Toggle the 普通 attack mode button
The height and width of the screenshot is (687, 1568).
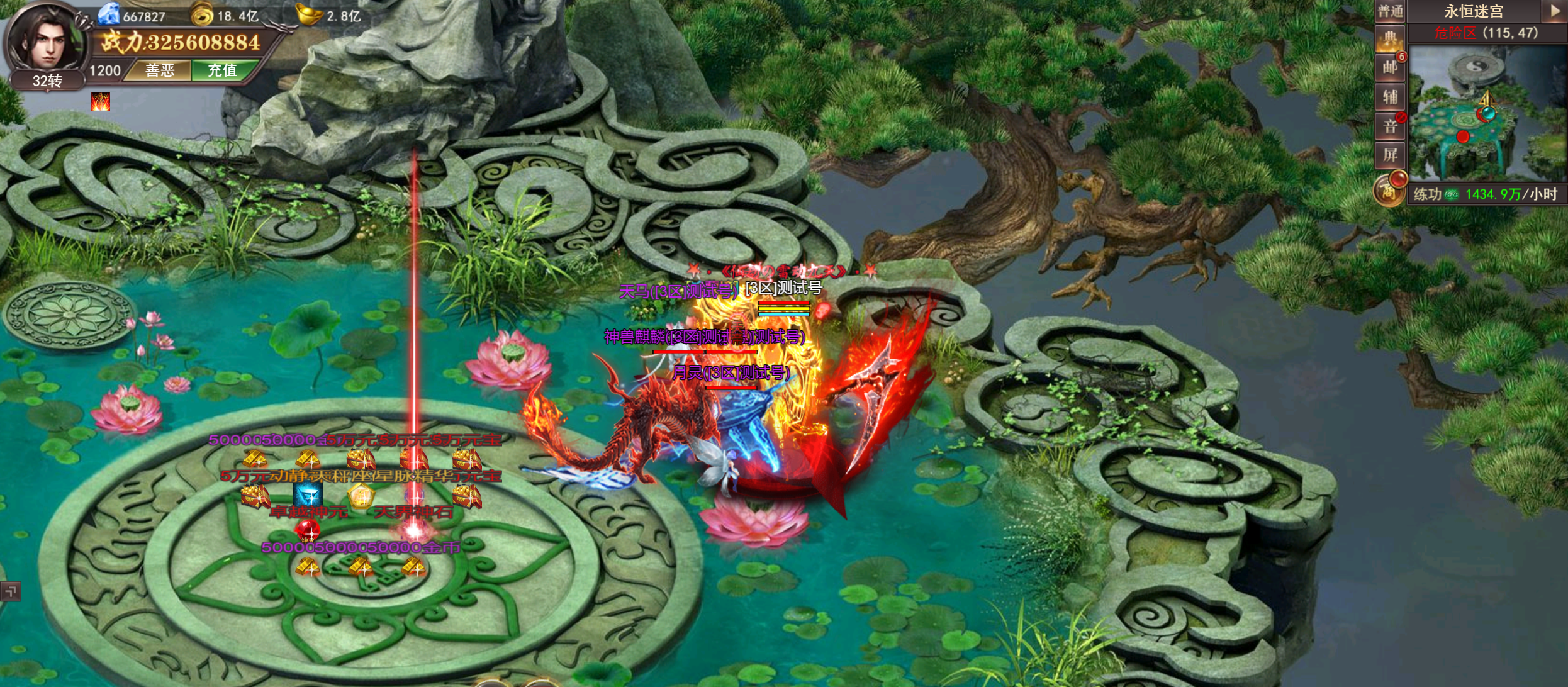click(x=1390, y=11)
